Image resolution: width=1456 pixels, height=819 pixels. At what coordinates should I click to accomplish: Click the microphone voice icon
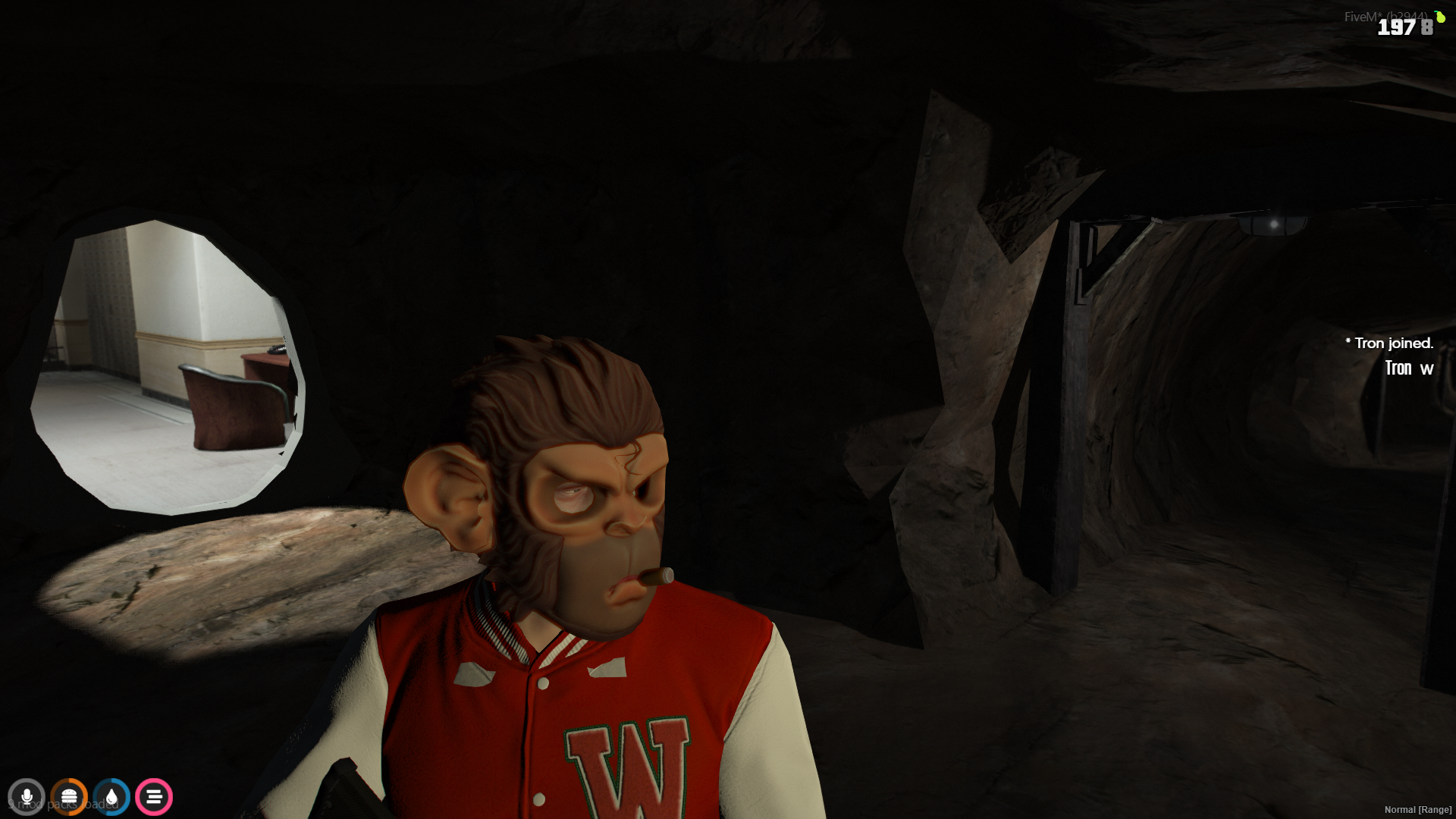pos(27,797)
